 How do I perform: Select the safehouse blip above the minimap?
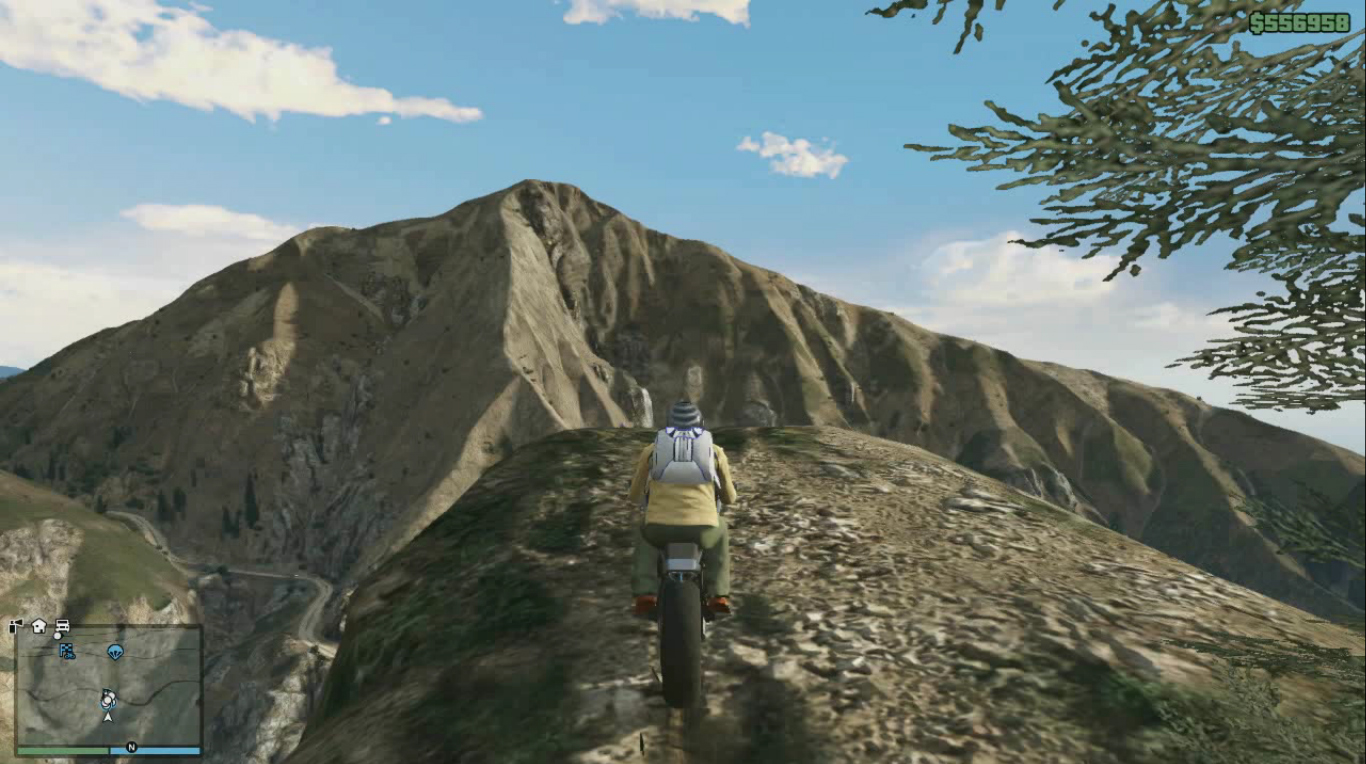pos(39,626)
